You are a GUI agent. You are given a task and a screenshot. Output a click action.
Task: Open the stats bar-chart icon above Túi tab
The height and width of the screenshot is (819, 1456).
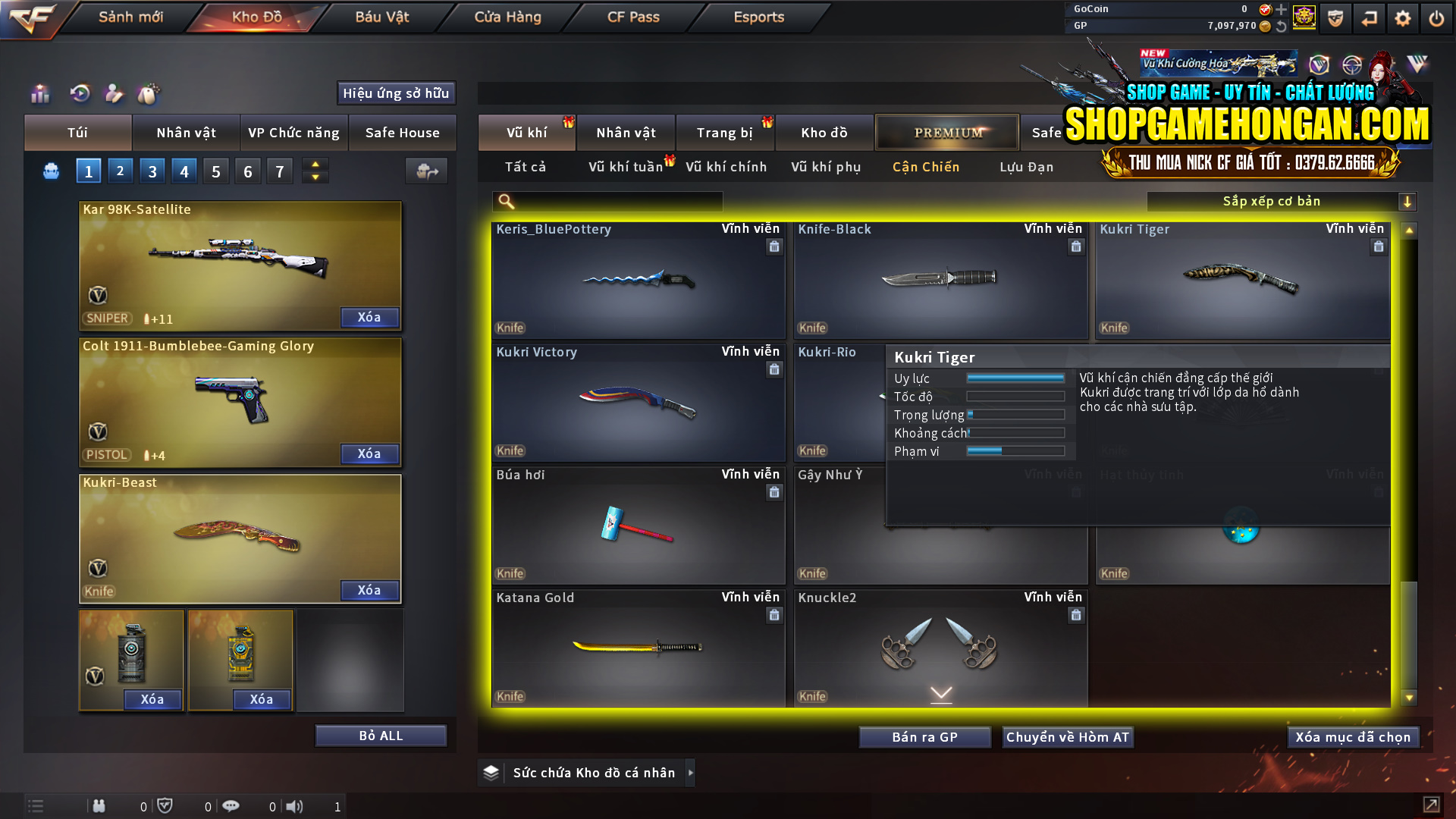tap(39, 94)
